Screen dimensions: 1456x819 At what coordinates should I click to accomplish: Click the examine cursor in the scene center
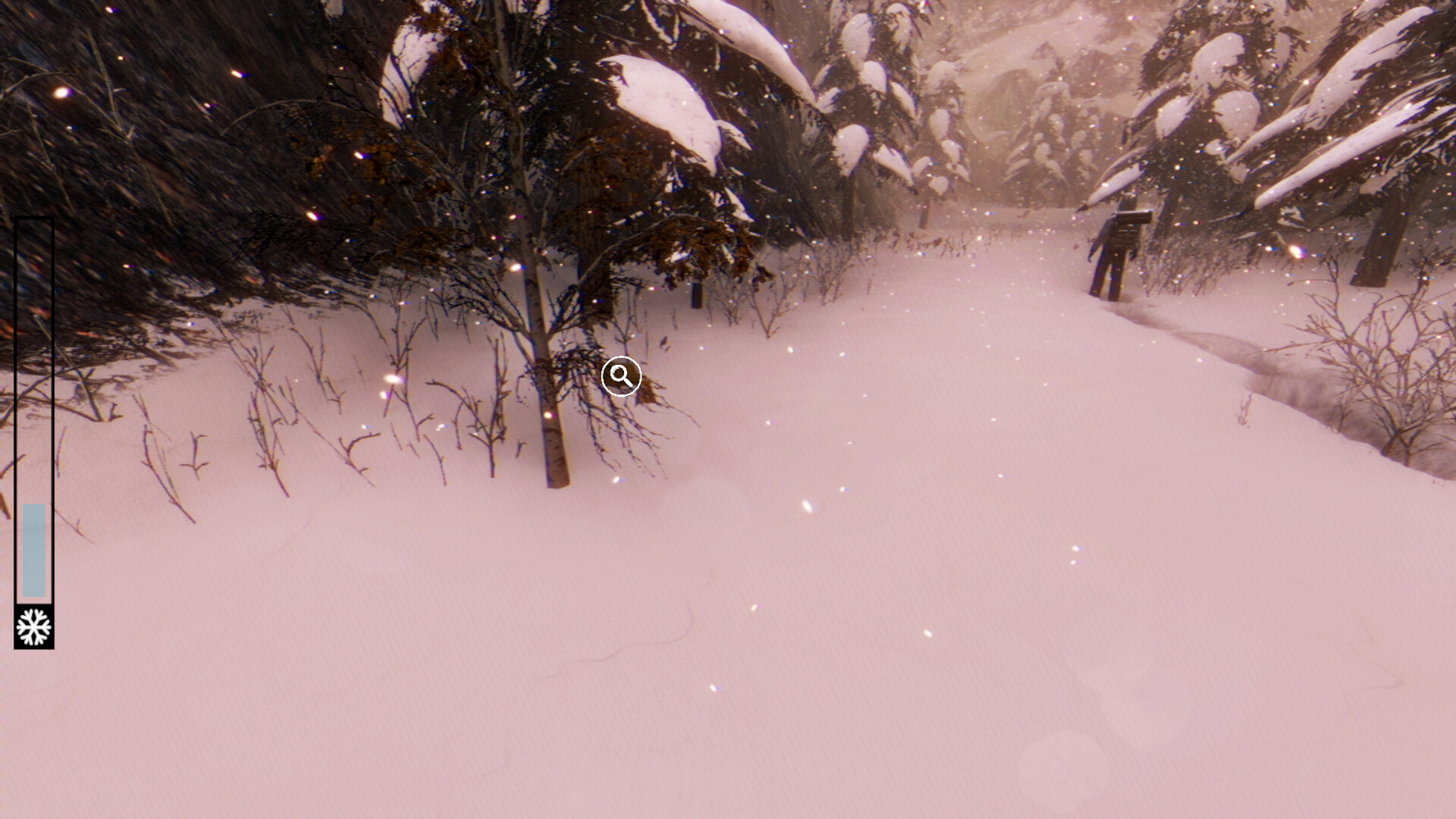coord(620,377)
